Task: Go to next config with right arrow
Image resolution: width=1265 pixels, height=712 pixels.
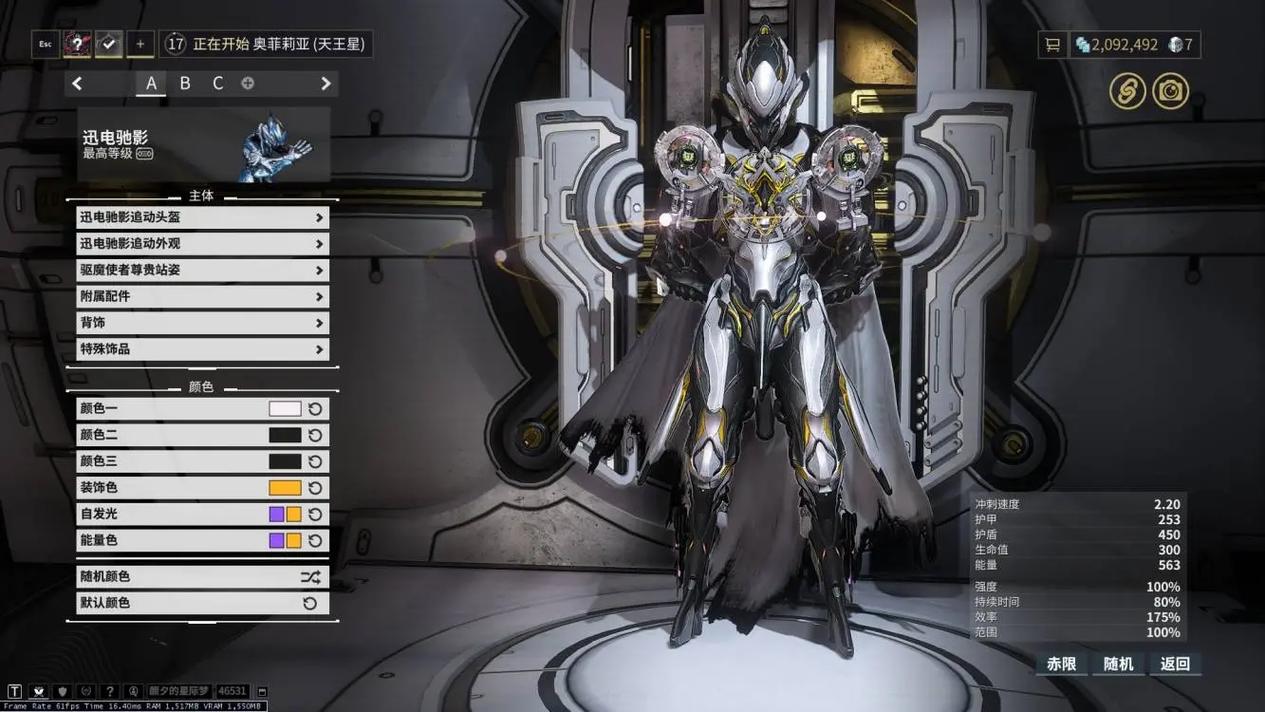Action: click(325, 84)
